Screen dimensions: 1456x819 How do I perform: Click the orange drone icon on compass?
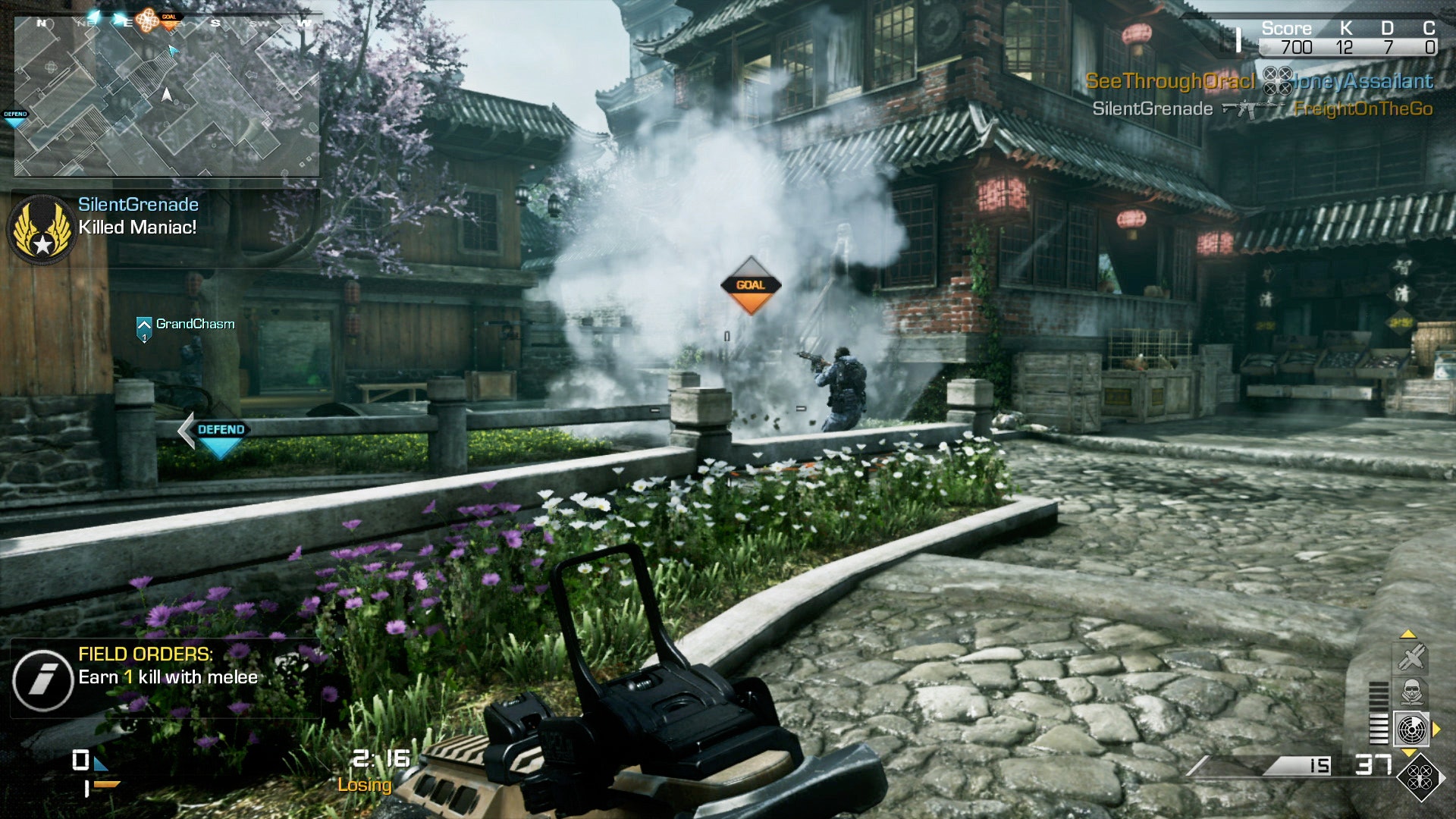(x=148, y=20)
